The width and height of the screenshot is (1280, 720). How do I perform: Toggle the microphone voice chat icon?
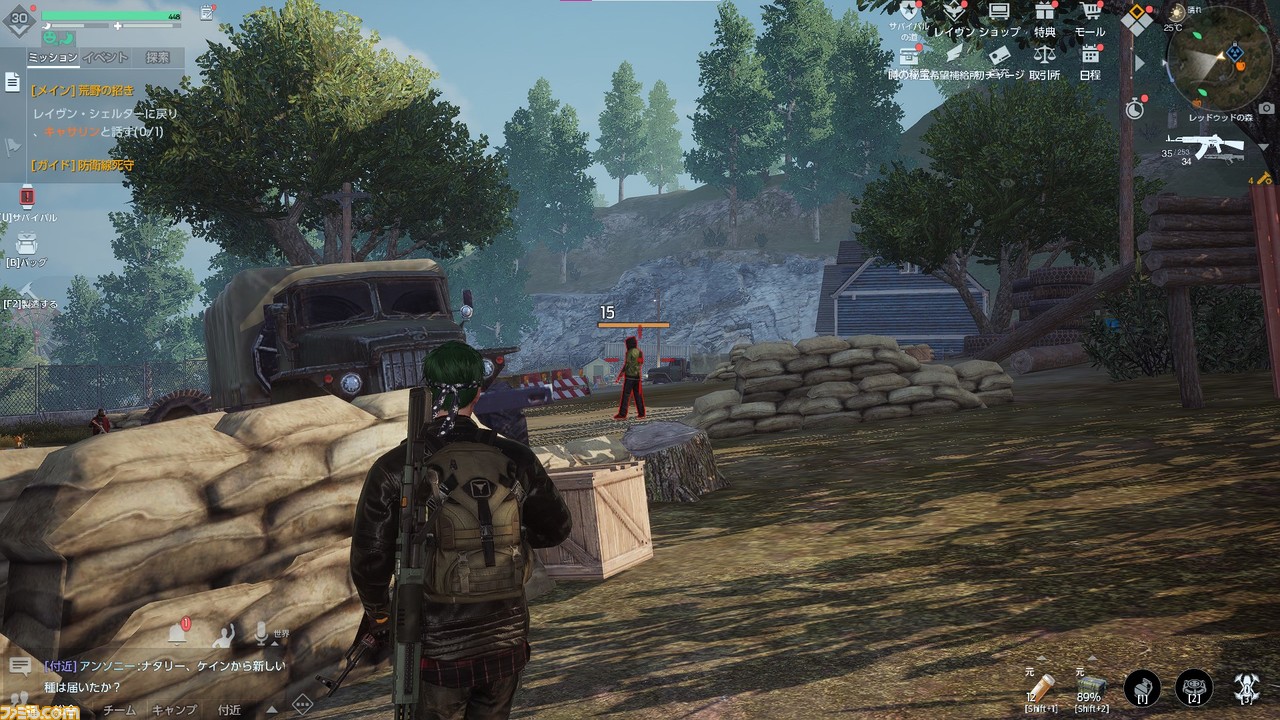coord(262,632)
